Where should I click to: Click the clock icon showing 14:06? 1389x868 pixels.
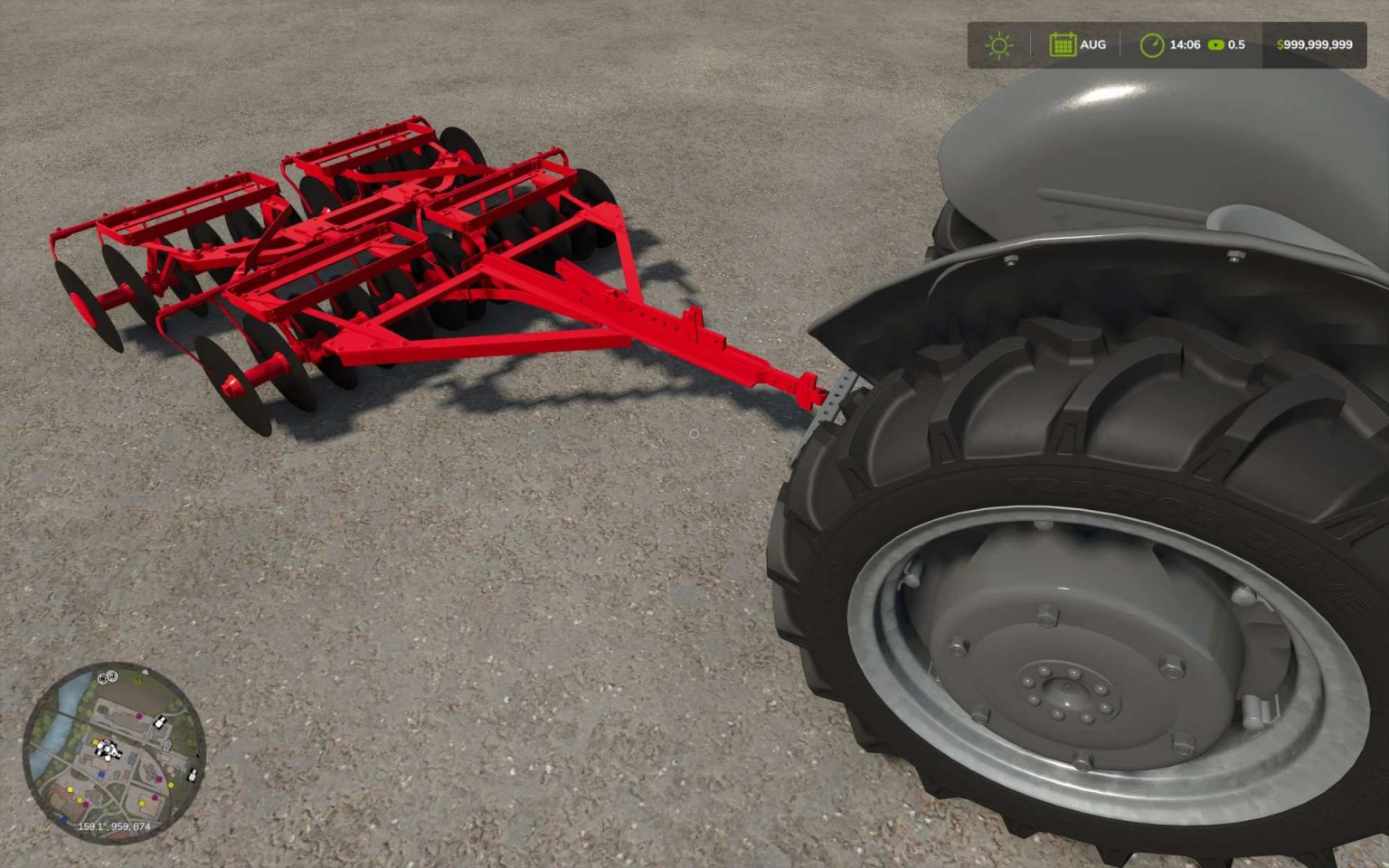point(1152,44)
